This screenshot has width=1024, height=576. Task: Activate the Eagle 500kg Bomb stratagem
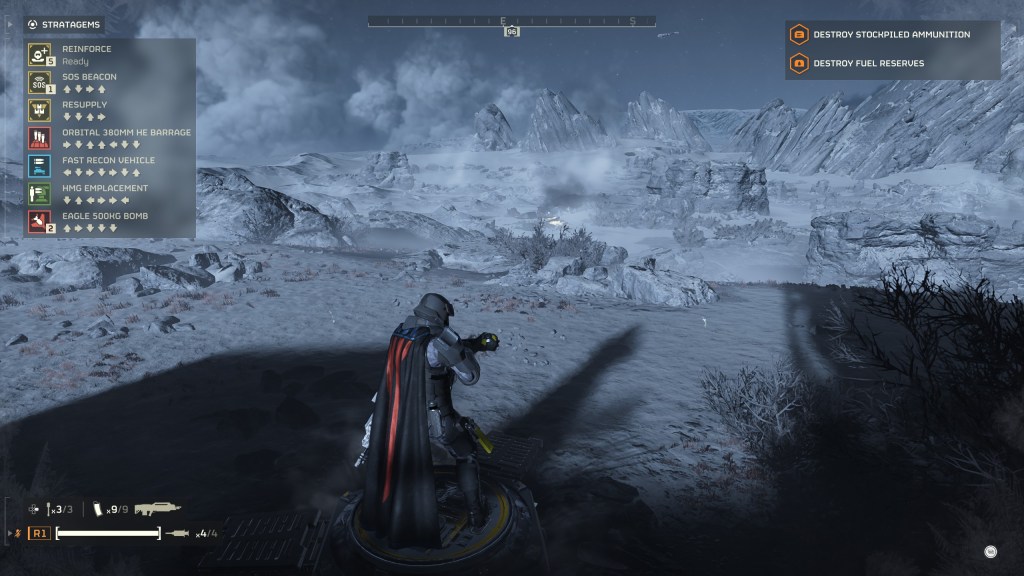(40, 222)
